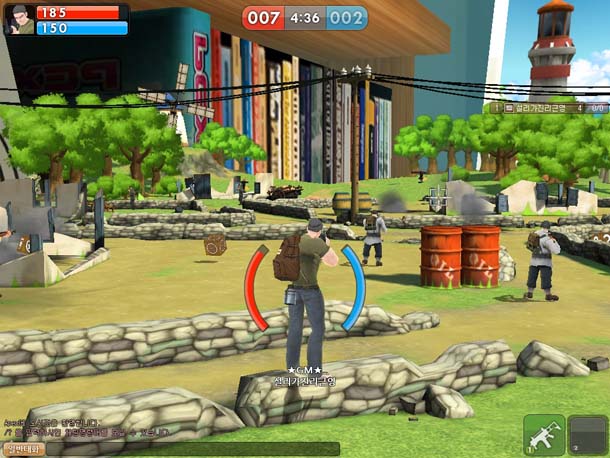Click the 일반대화 chat mode button

(23, 449)
